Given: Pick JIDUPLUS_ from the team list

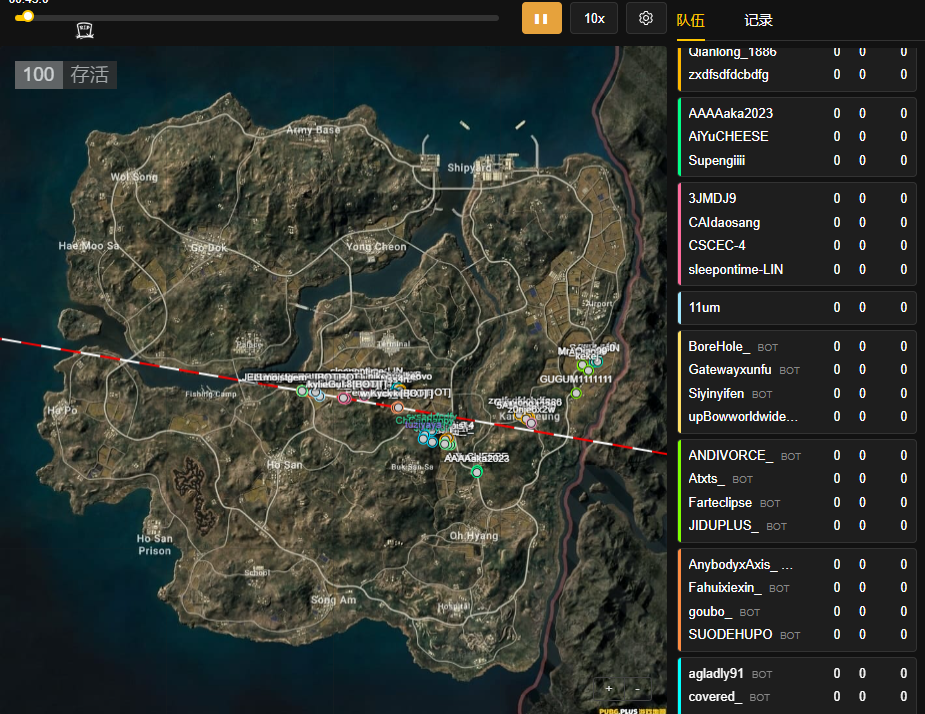Looking at the screenshot, I should point(723,525).
